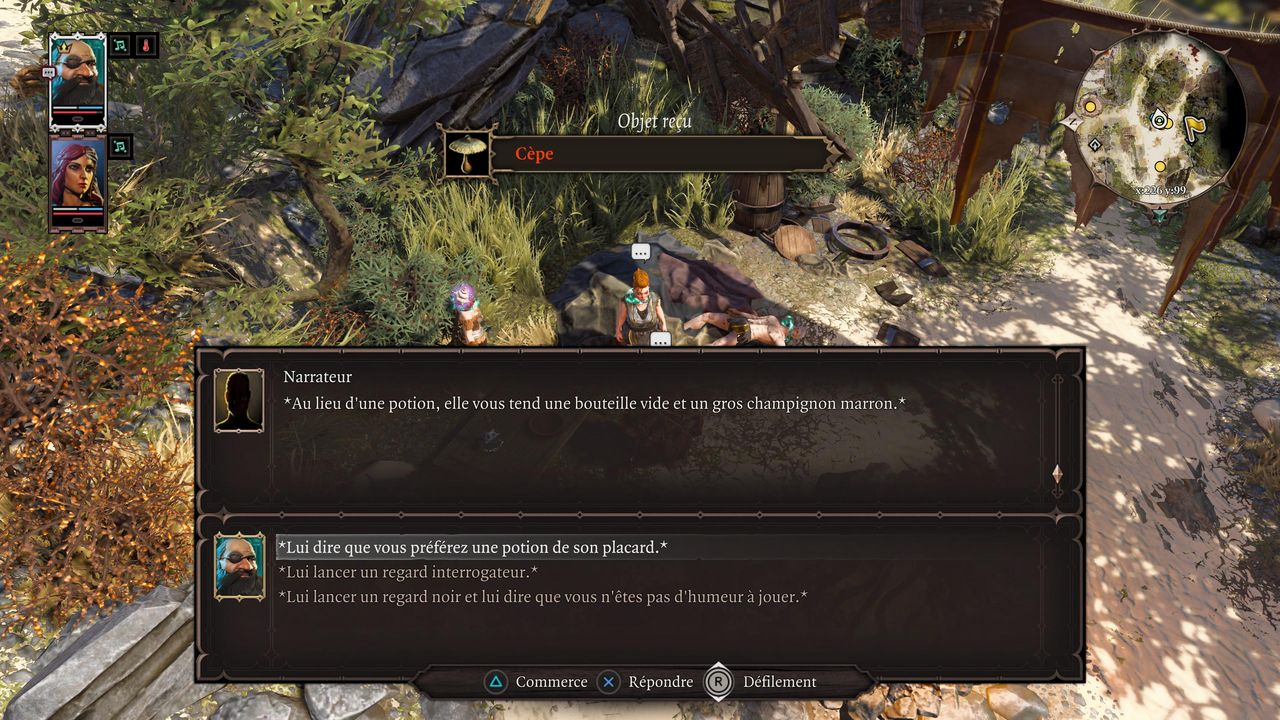
Task: Click the Cèpe mushroom item icon
Action: [467, 154]
